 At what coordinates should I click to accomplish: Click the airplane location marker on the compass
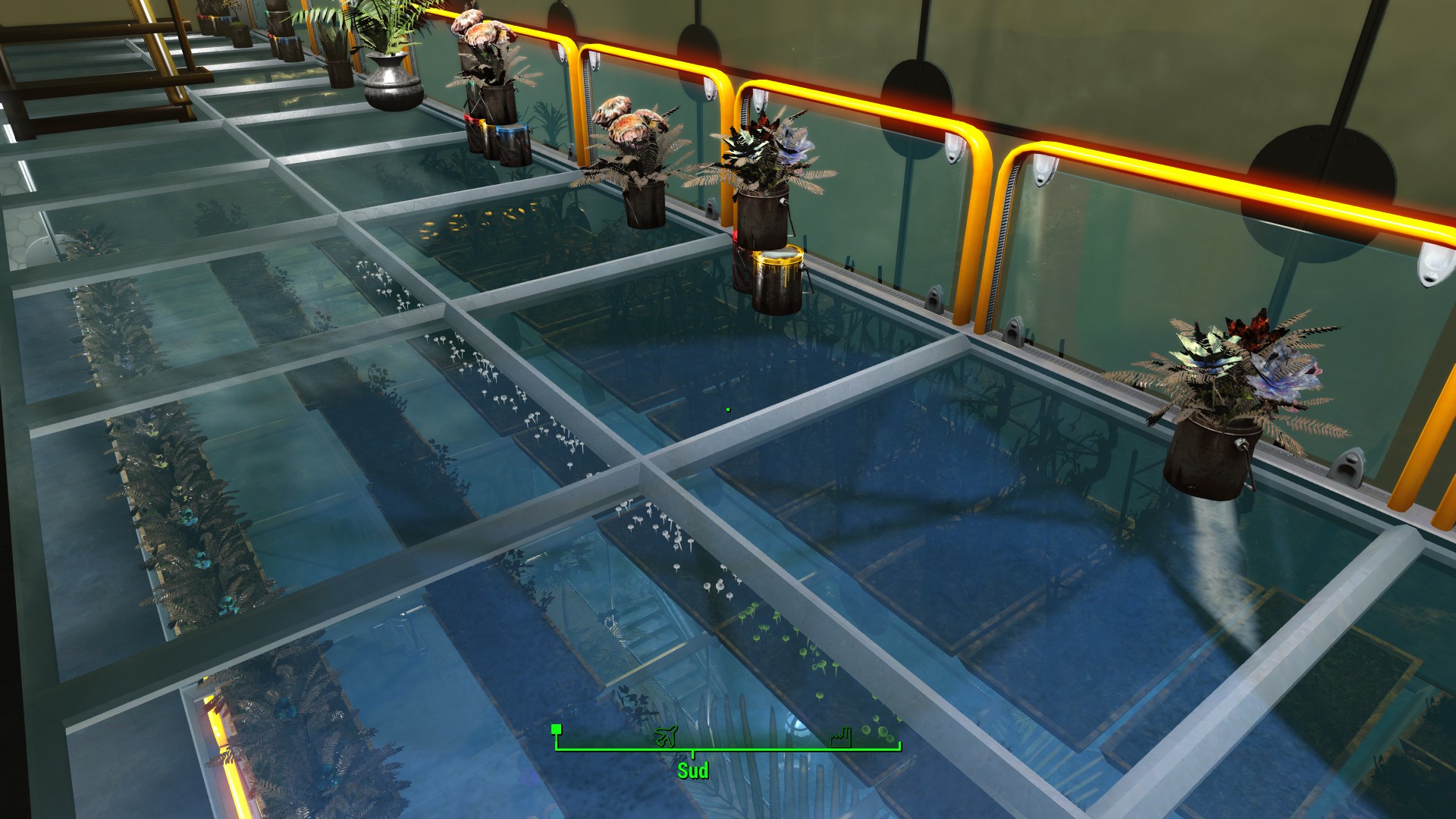click(x=666, y=736)
